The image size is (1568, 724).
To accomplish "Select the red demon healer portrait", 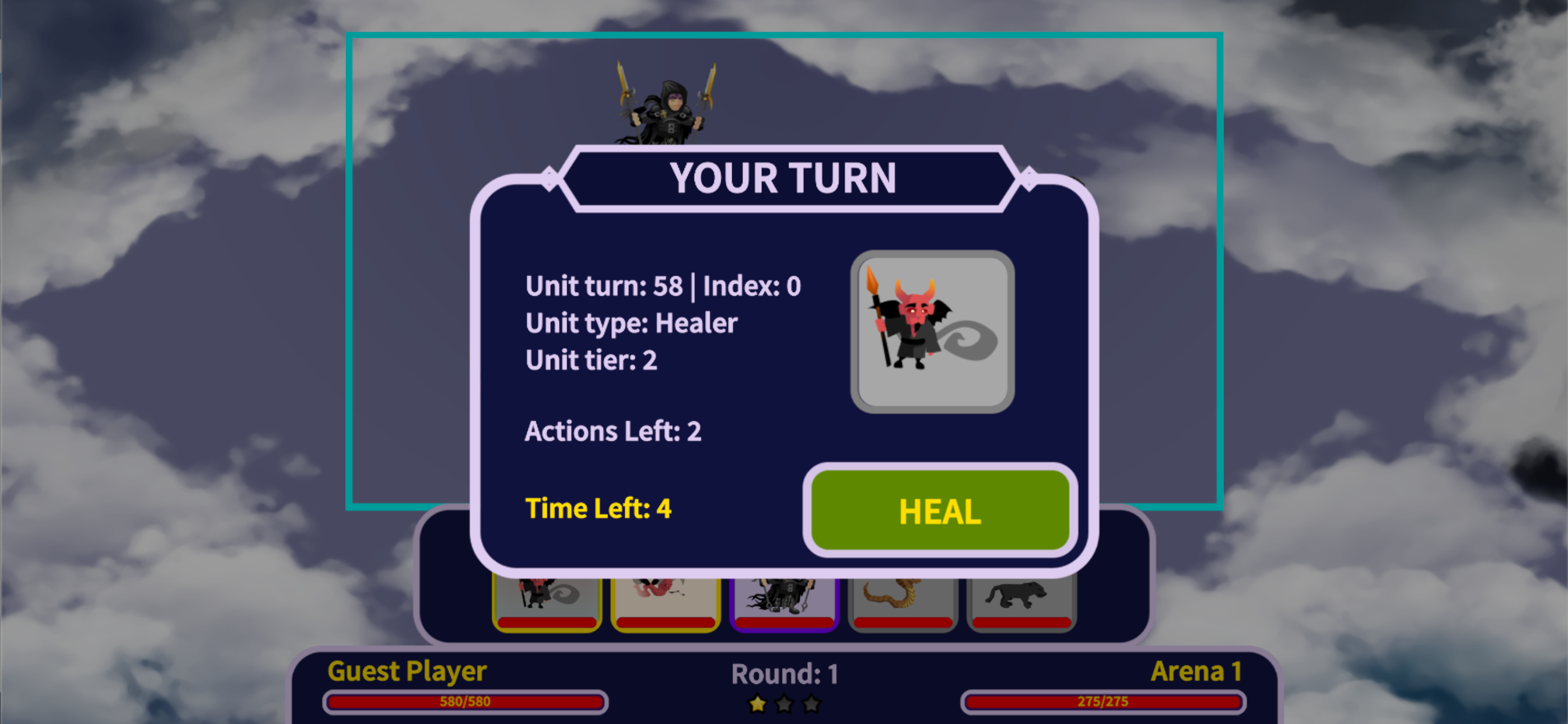I will click(932, 332).
